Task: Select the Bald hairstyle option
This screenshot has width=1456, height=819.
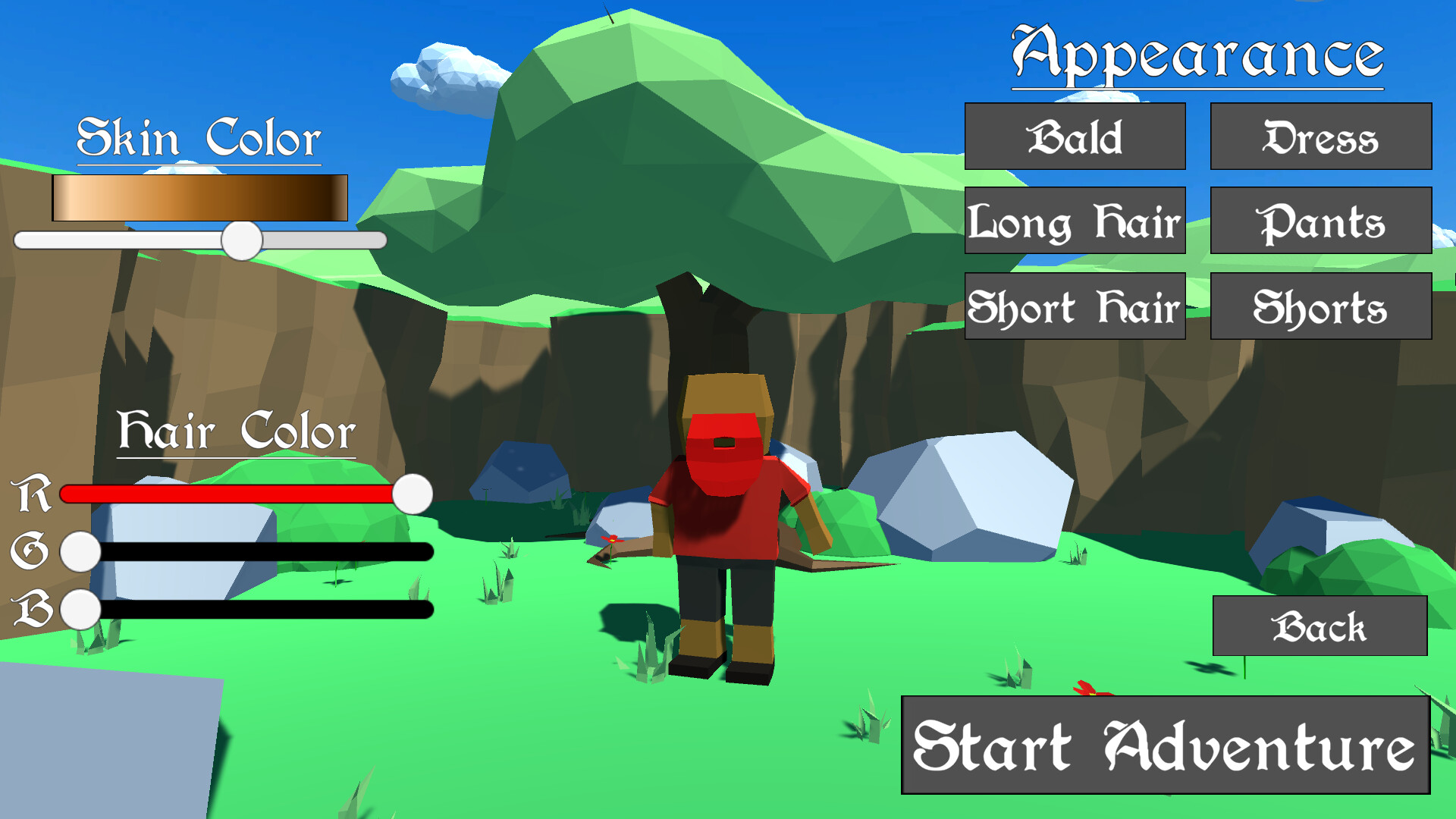Action: click(1075, 138)
